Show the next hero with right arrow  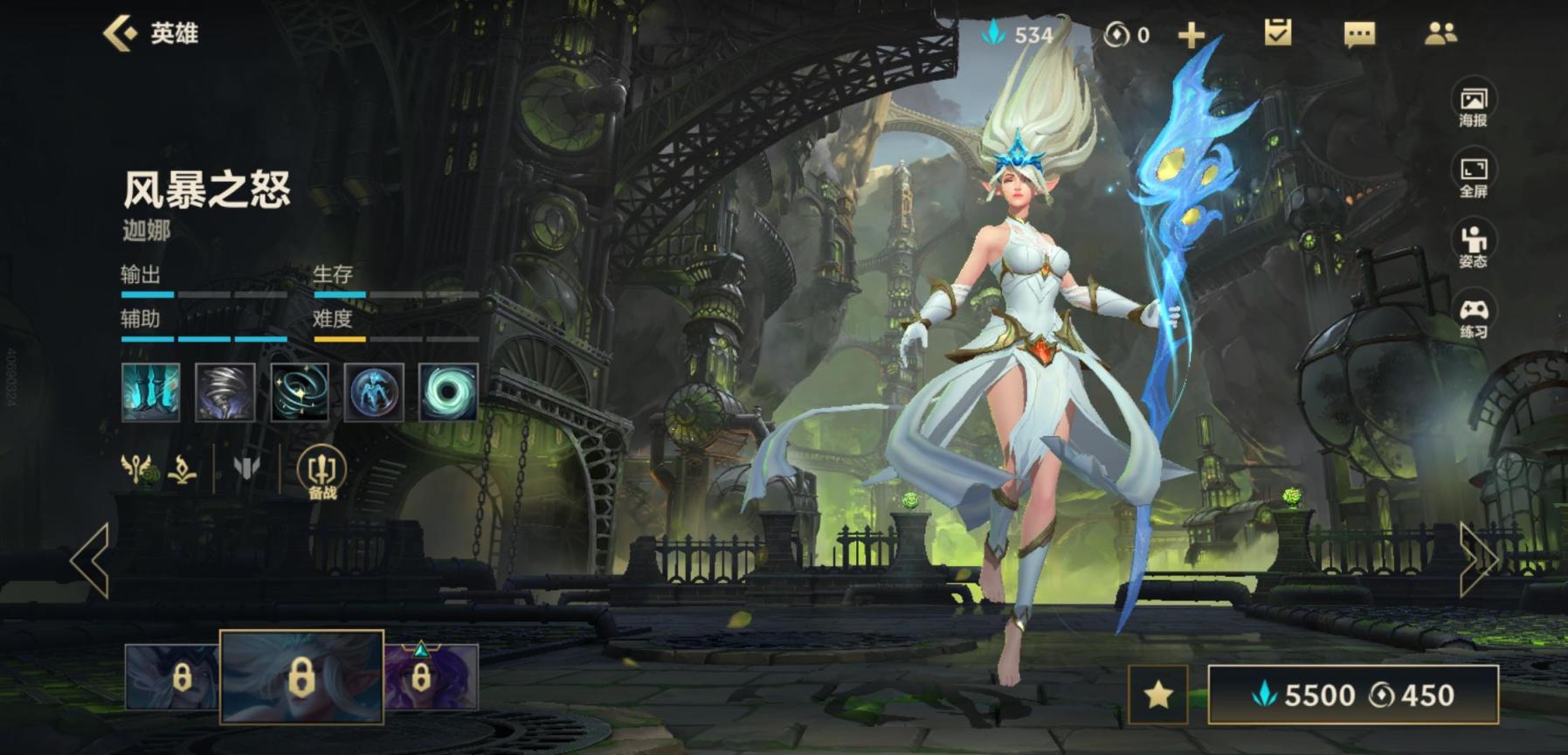[1478, 560]
